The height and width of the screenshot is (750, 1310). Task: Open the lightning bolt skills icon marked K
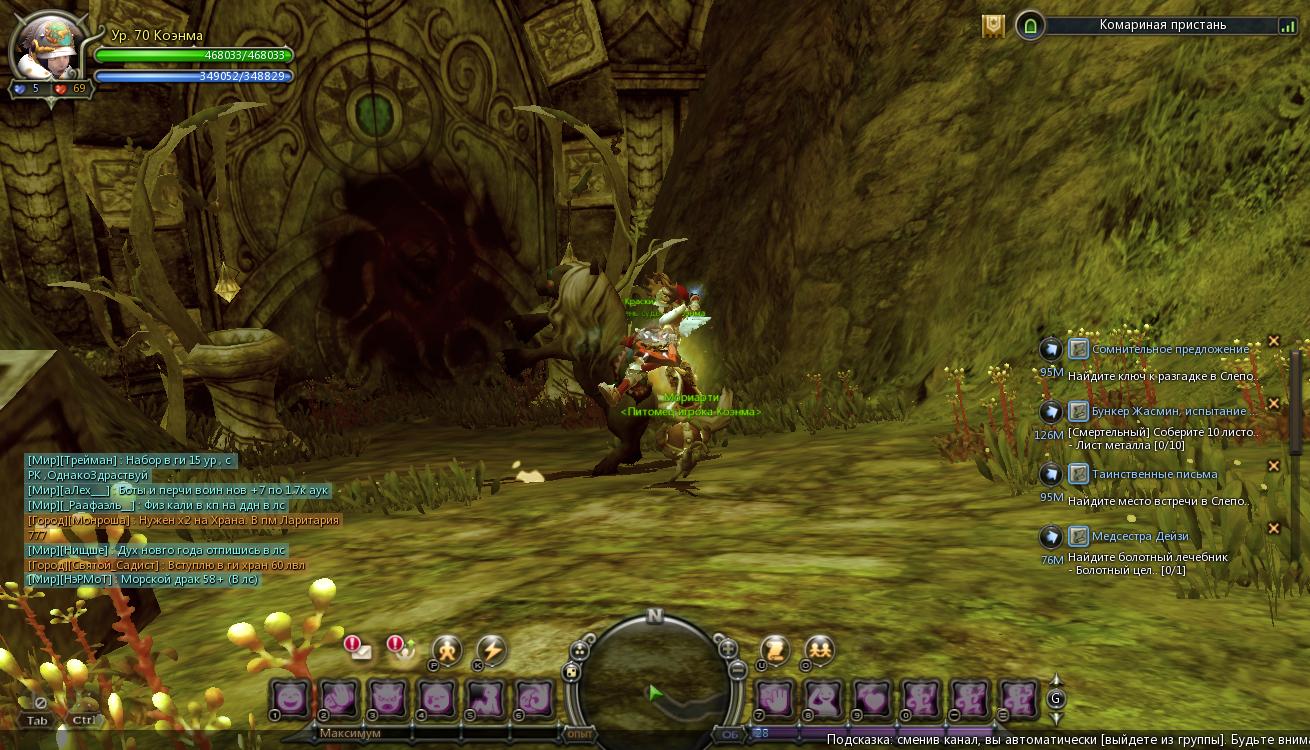[490, 651]
